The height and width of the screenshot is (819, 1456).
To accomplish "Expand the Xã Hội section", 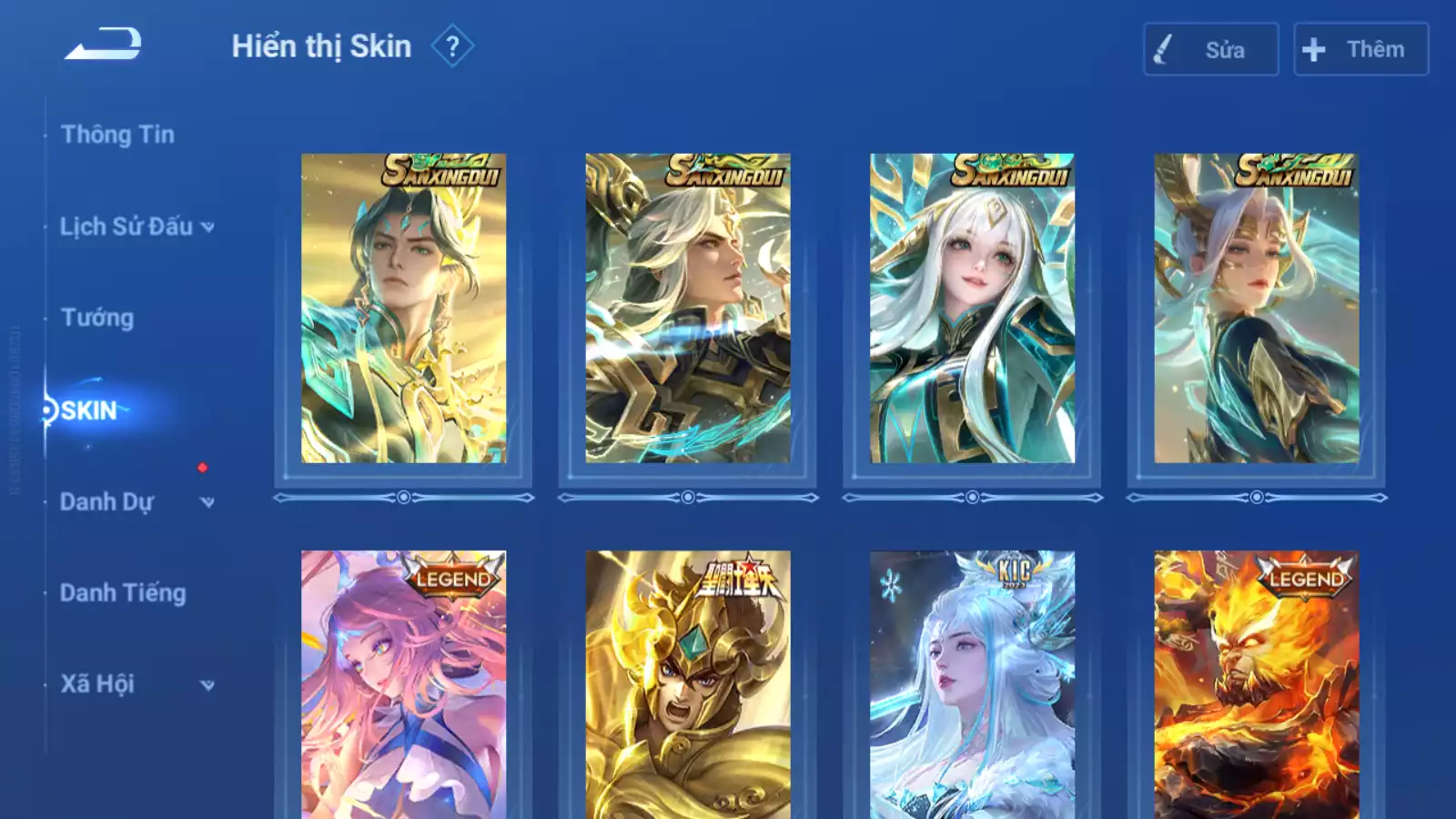I will tap(136, 684).
